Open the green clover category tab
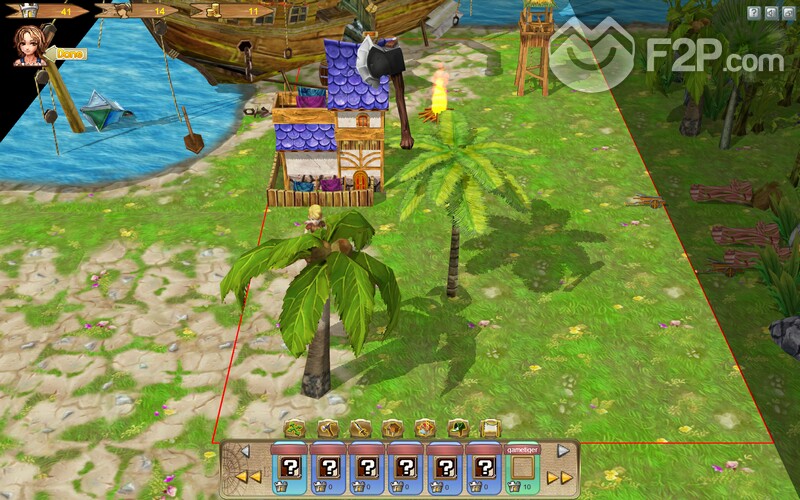Screen dimensions: 800x500 (x=294, y=429)
